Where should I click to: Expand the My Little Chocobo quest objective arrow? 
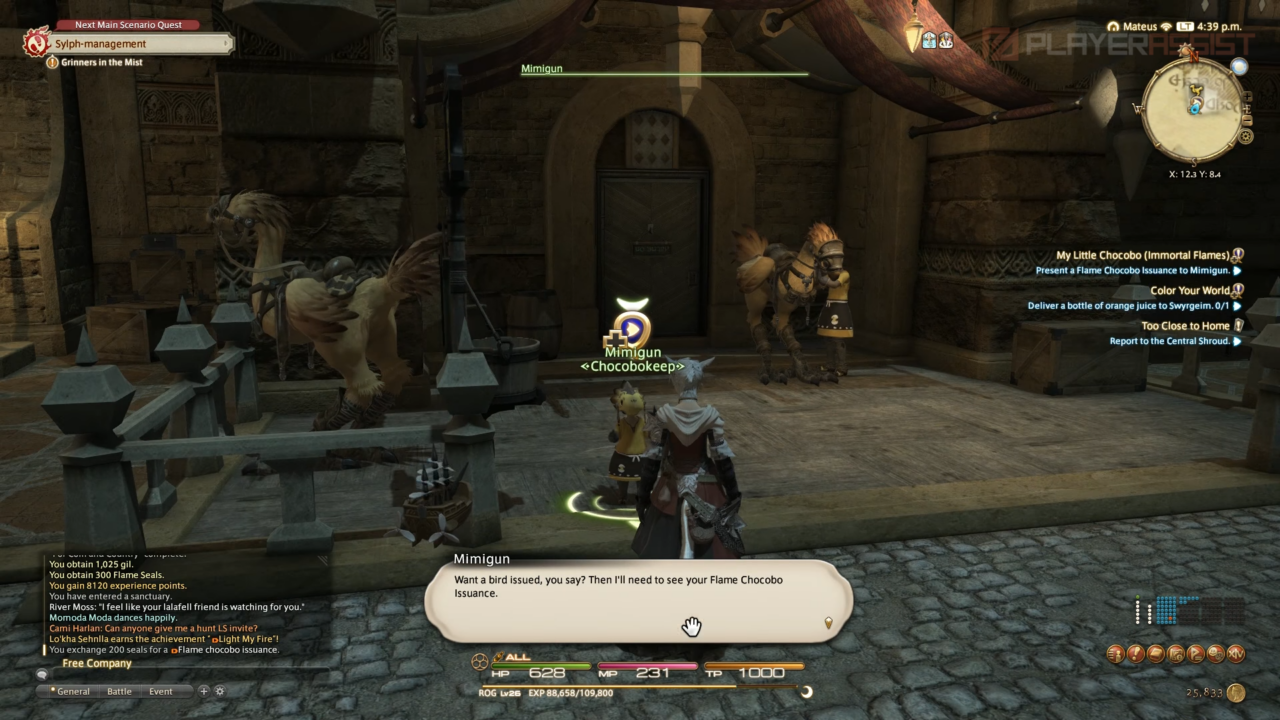1237,270
